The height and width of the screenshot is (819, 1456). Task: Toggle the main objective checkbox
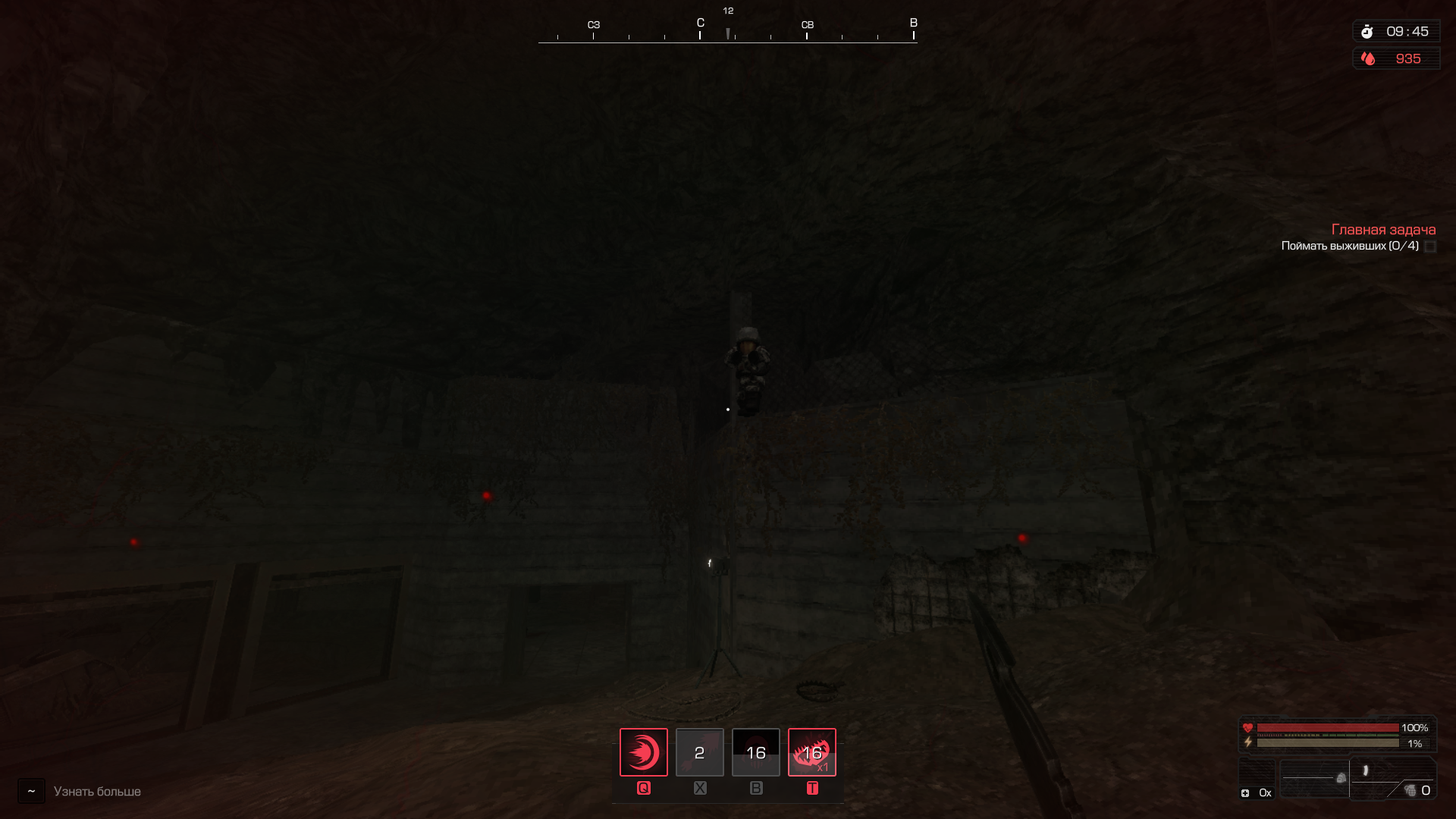coord(1430,246)
